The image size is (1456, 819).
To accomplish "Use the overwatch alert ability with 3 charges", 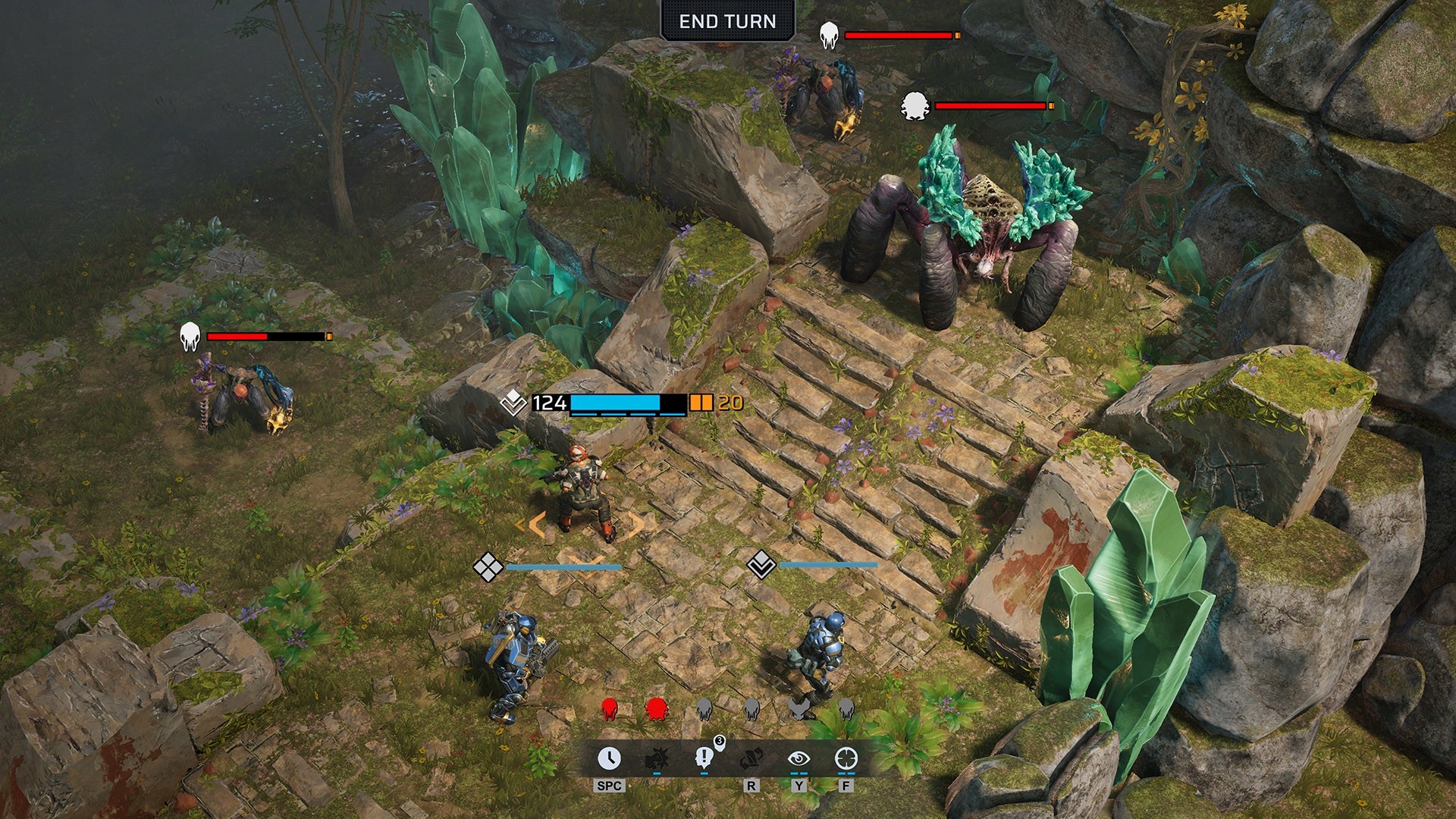I will point(704,760).
